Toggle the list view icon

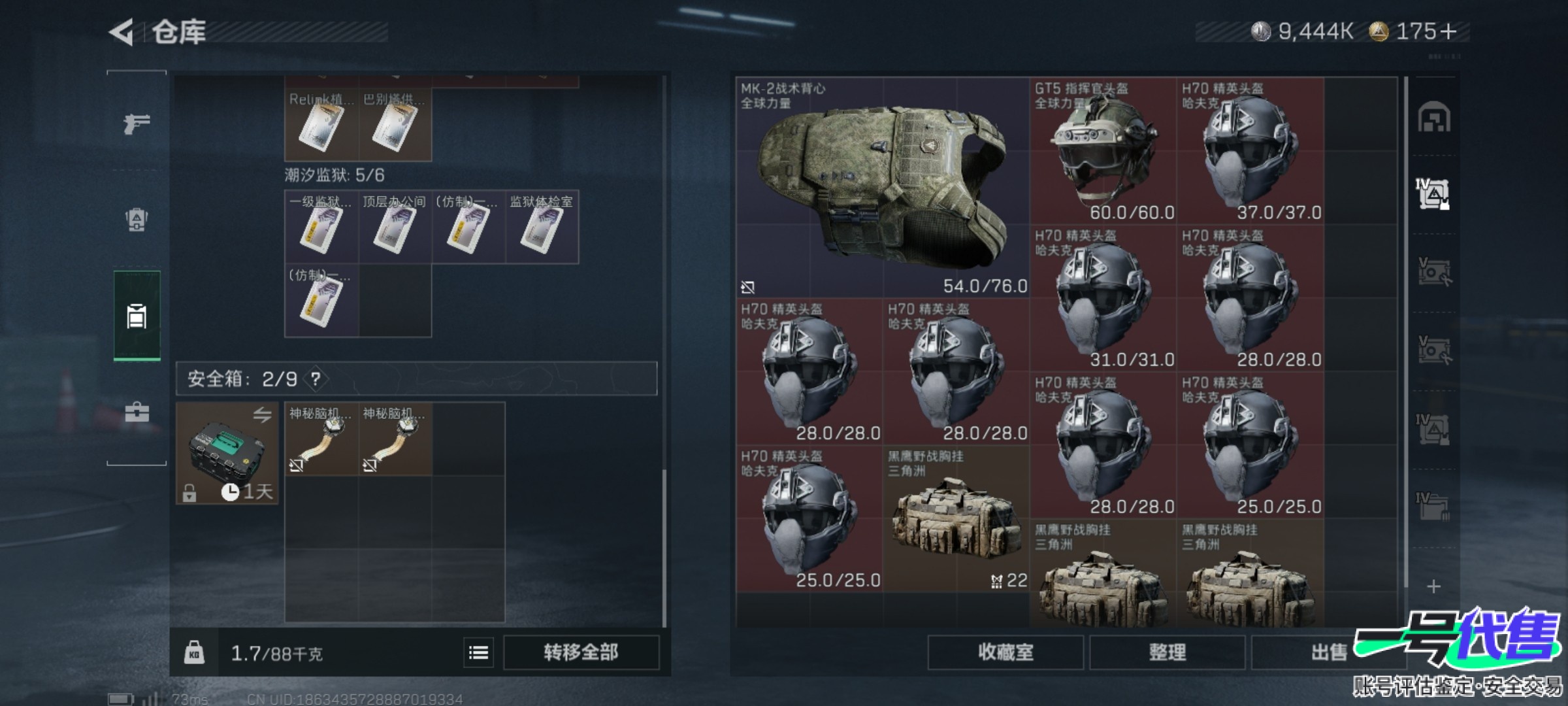coord(478,652)
